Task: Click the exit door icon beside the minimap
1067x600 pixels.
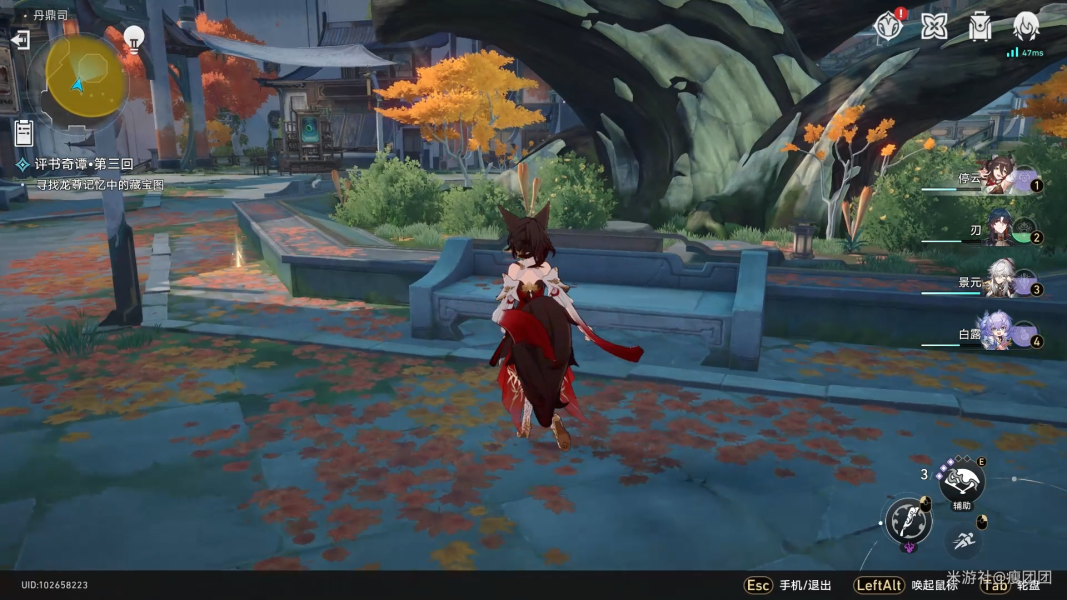Action: coord(20,40)
